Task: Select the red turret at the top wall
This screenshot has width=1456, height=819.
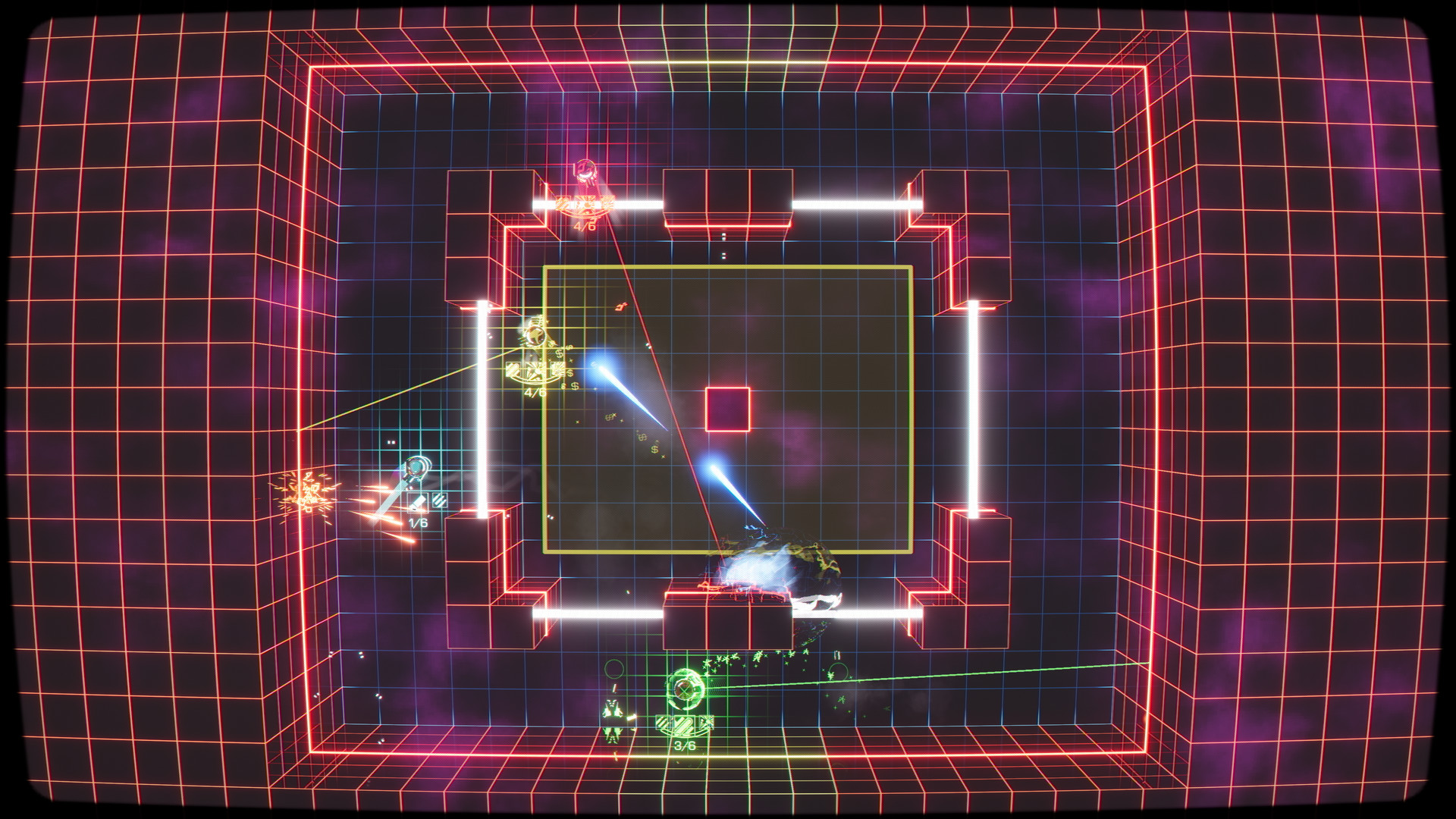Action: pyautogui.click(x=585, y=170)
